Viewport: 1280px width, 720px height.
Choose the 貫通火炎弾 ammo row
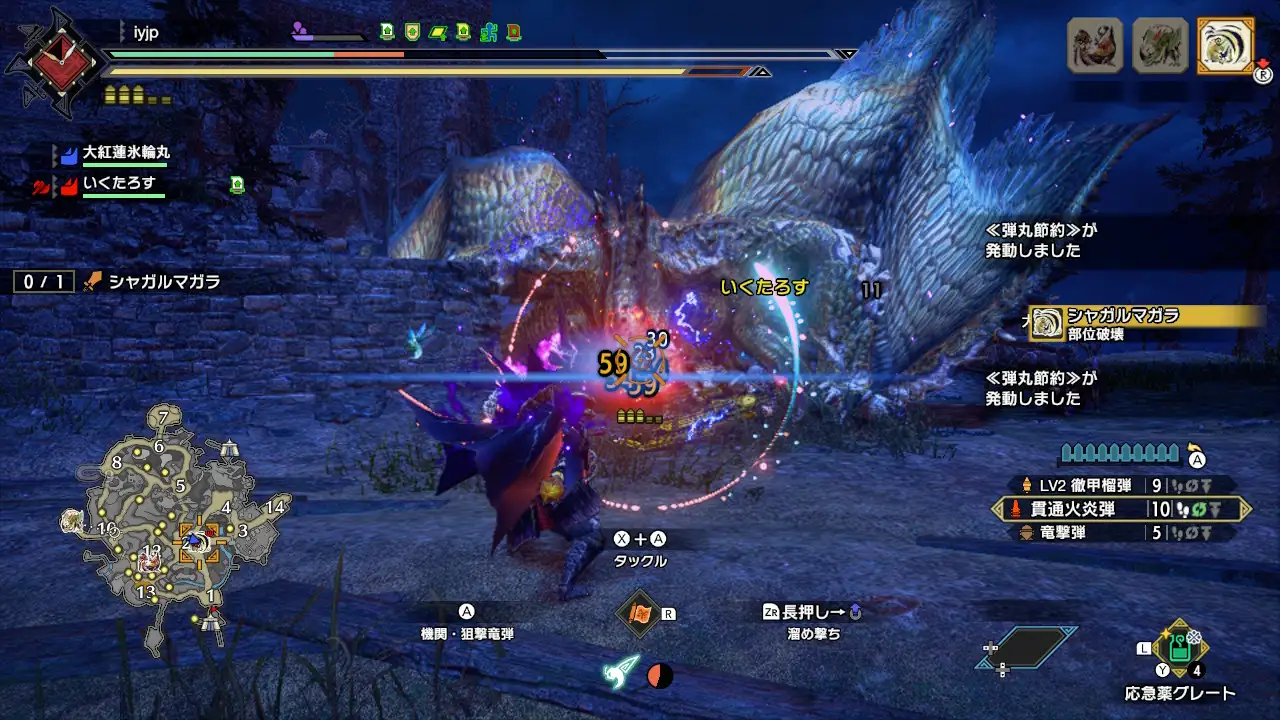[x=1121, y=509]
